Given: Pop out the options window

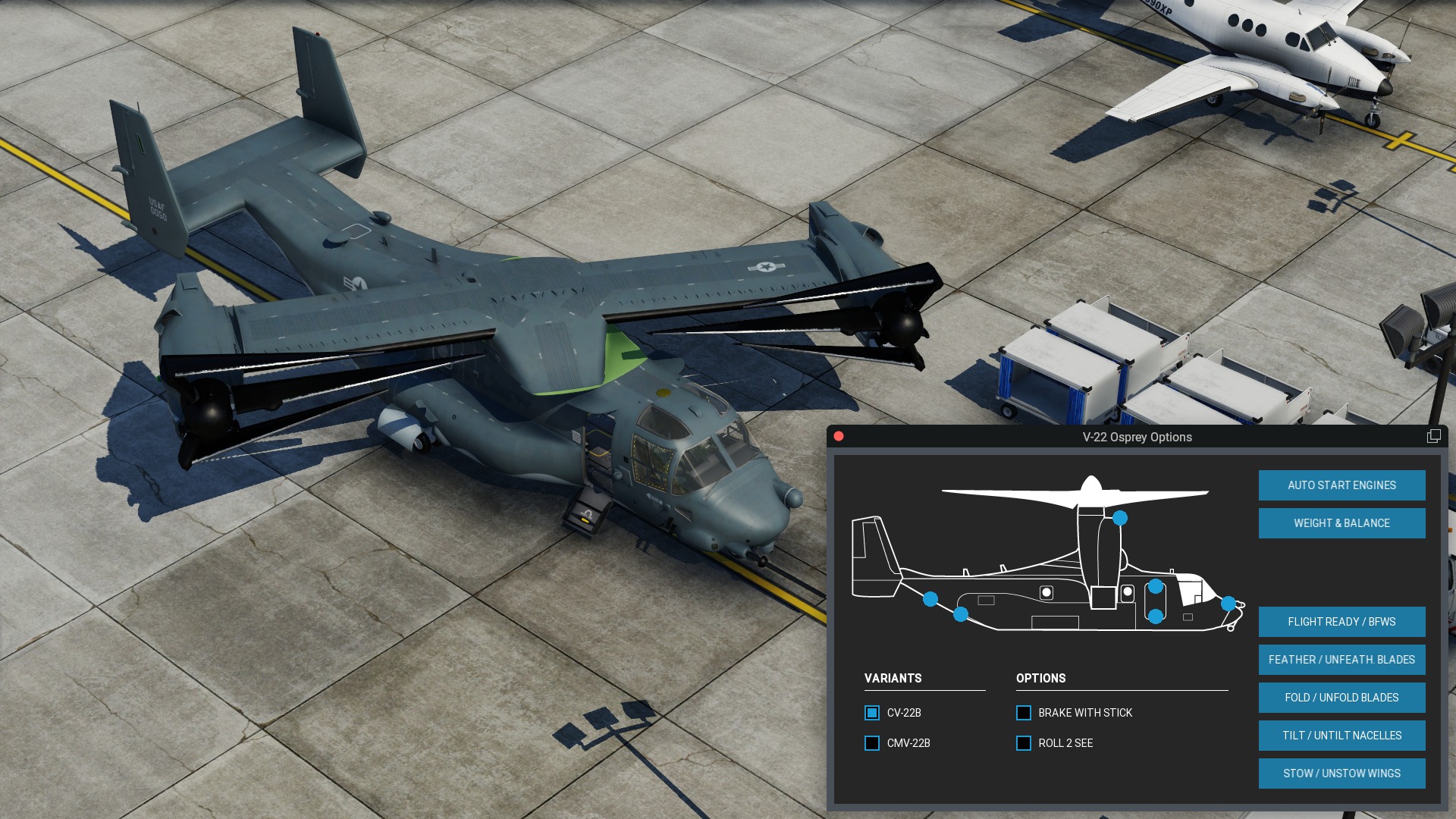Looking at the screenshot, I should coord(1433,436).
